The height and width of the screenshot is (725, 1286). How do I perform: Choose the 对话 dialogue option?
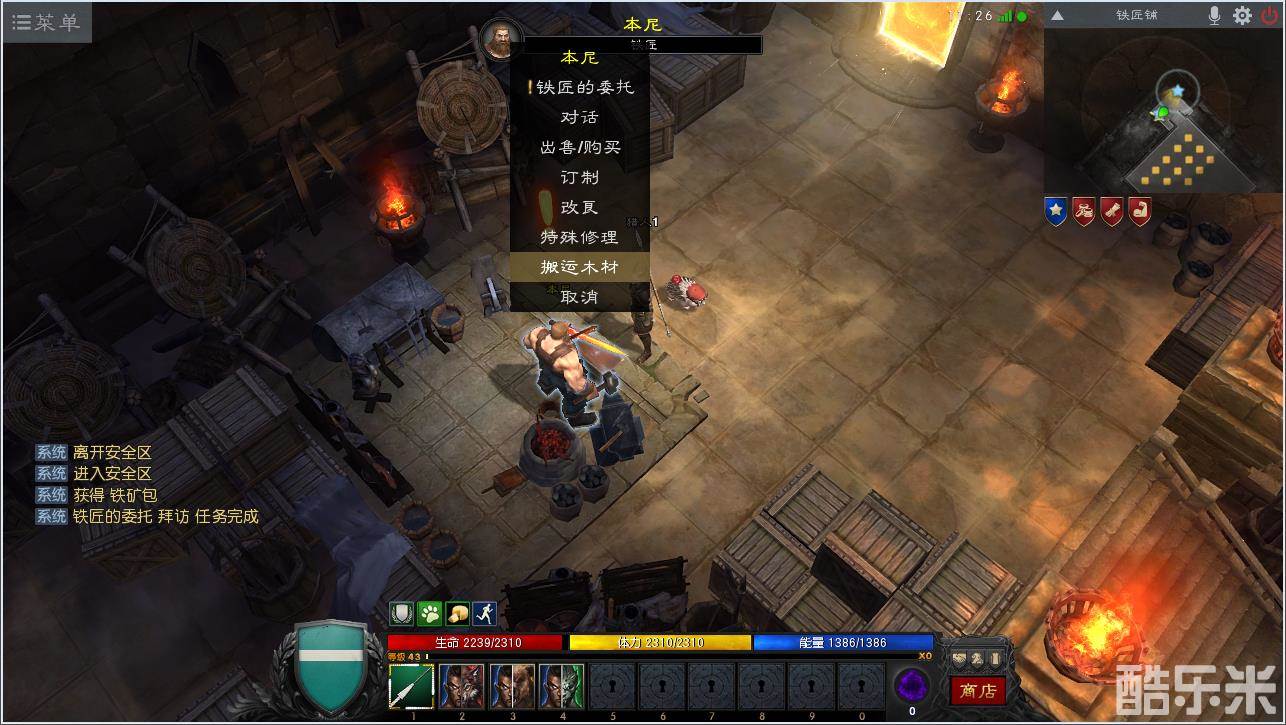(x=580, y=117)
